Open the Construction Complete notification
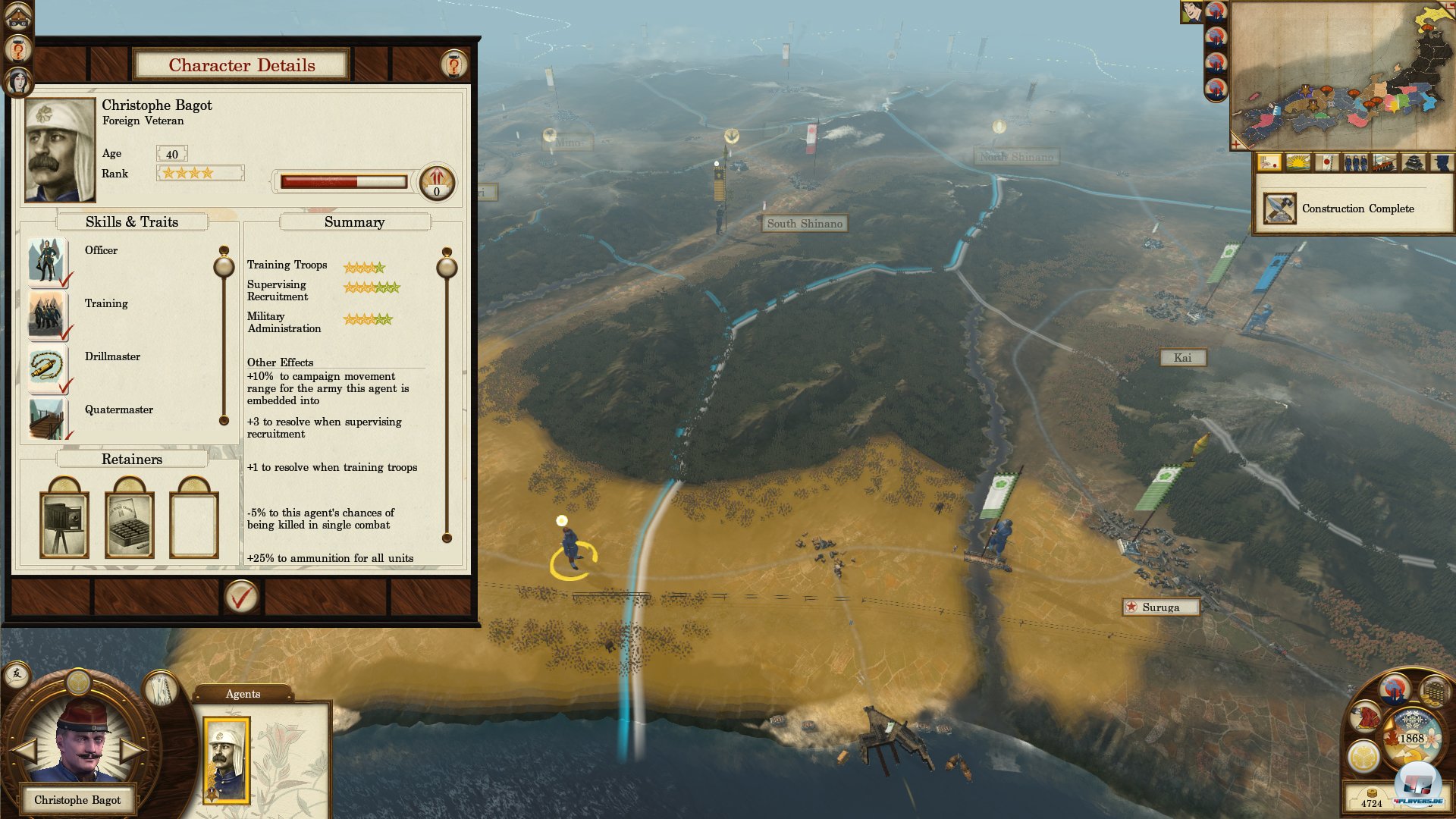This screenshot has width=1456, height=819. click(x=1354, y=209)
